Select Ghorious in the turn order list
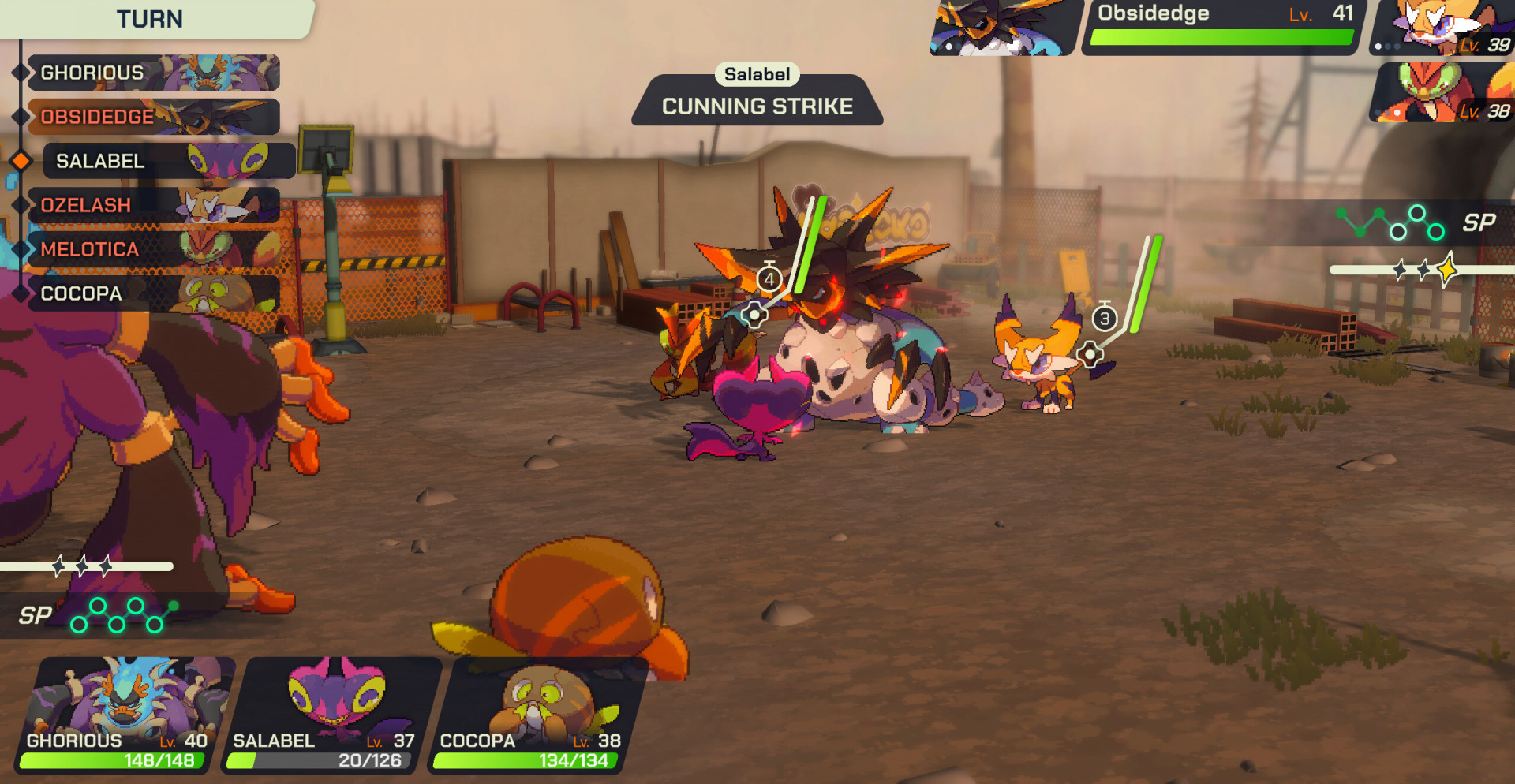This screenshot has width=1515, height=784. pyautogui.click(x=153, y=73)
